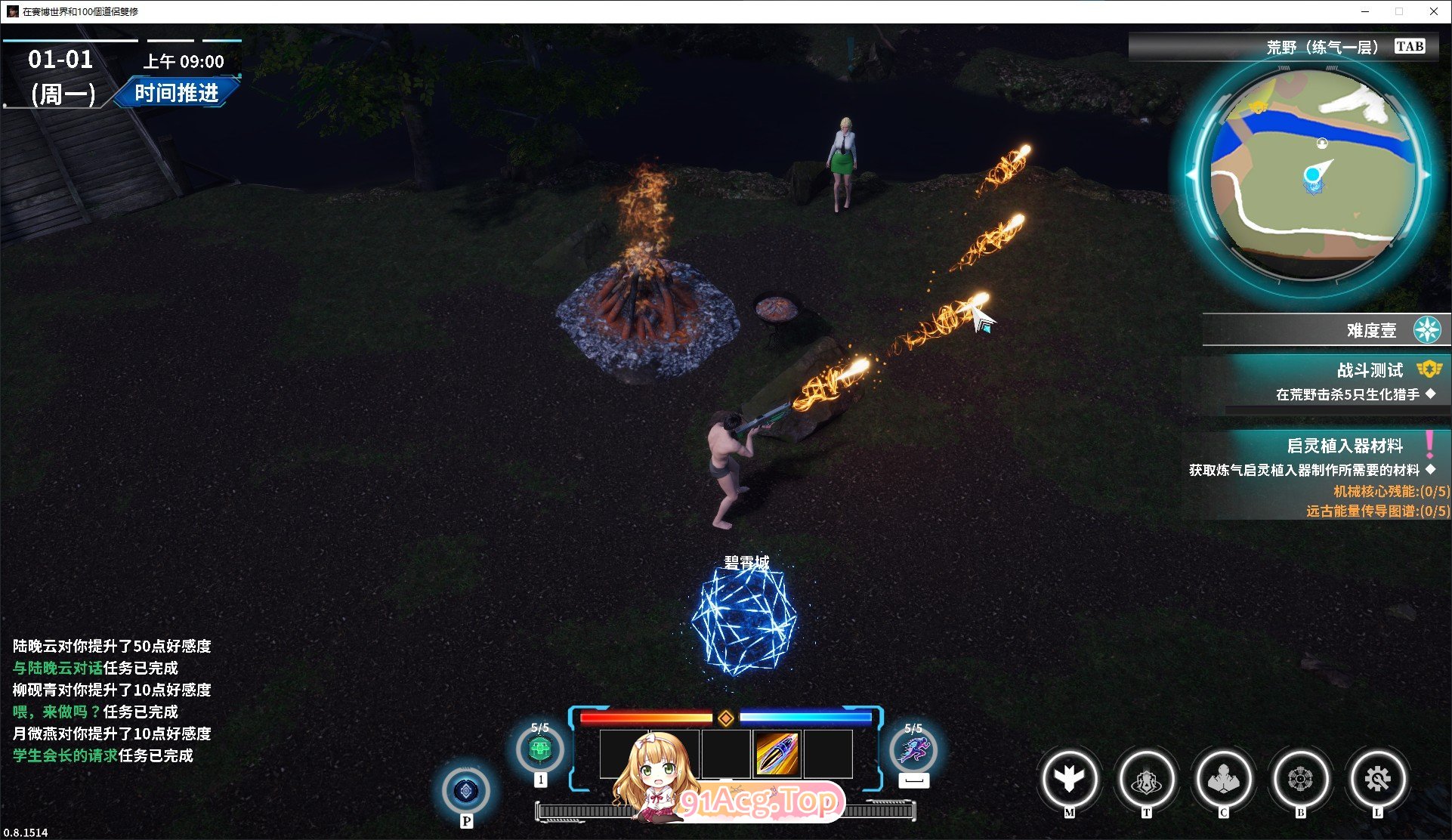Click the 时间推进 time advance button
The image size is (1452, 840).
[177, 93]
